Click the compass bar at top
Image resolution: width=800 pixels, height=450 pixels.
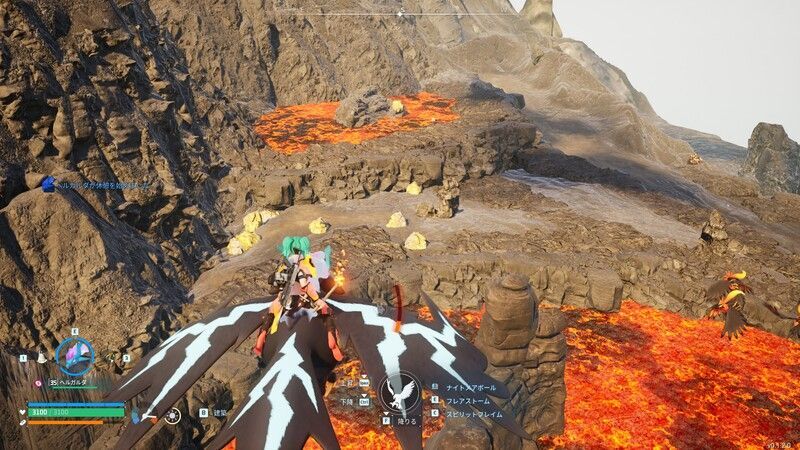pos(400,14)
